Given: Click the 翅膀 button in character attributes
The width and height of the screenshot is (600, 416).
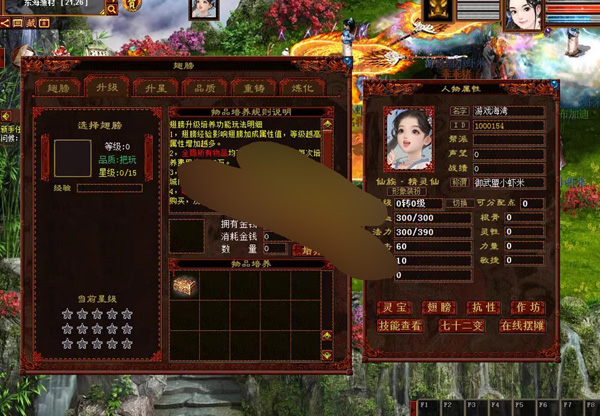Looking at the screenshot, I should point(439,307).
